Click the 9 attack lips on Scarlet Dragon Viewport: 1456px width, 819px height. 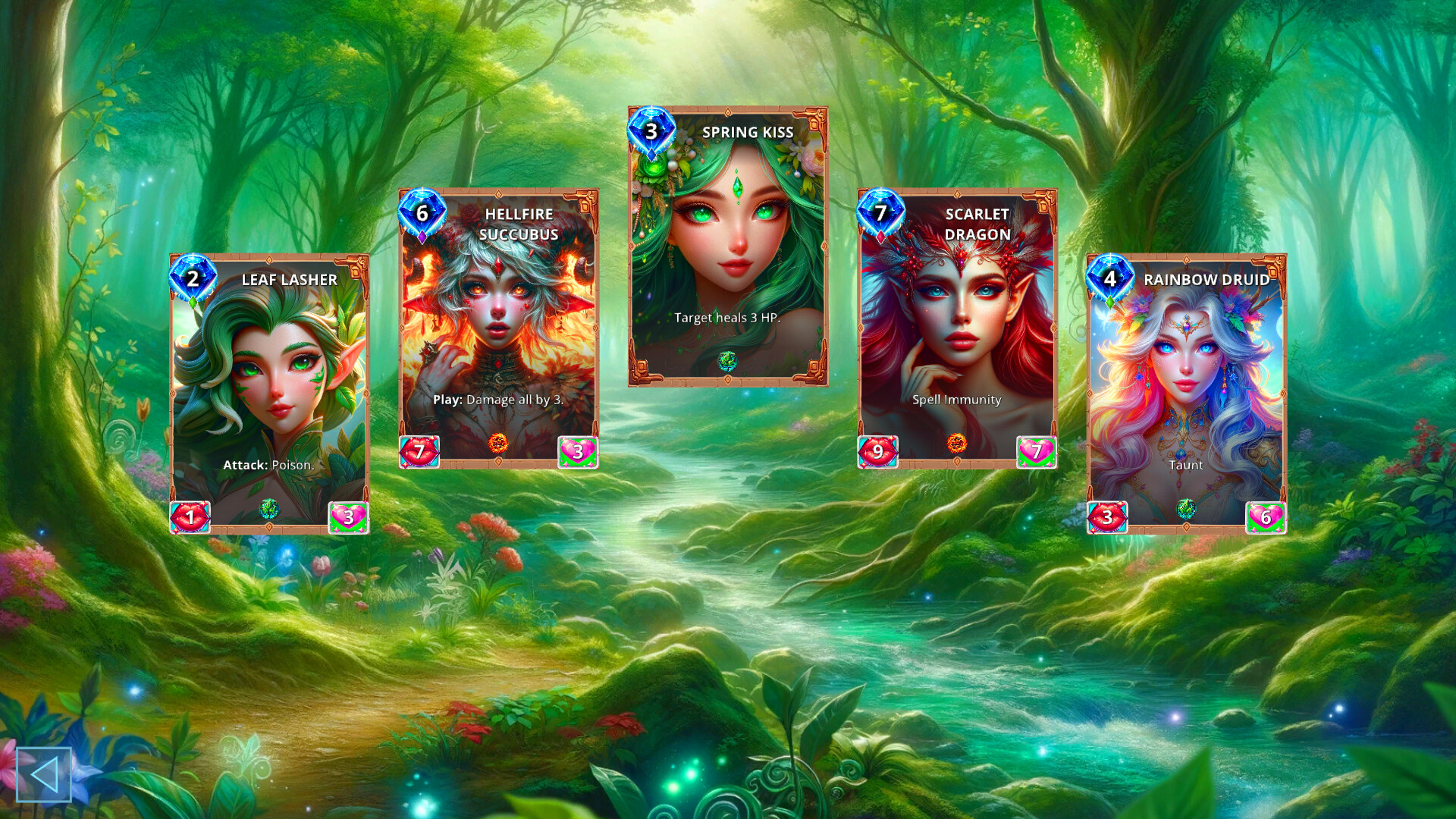tap(879, 452)
